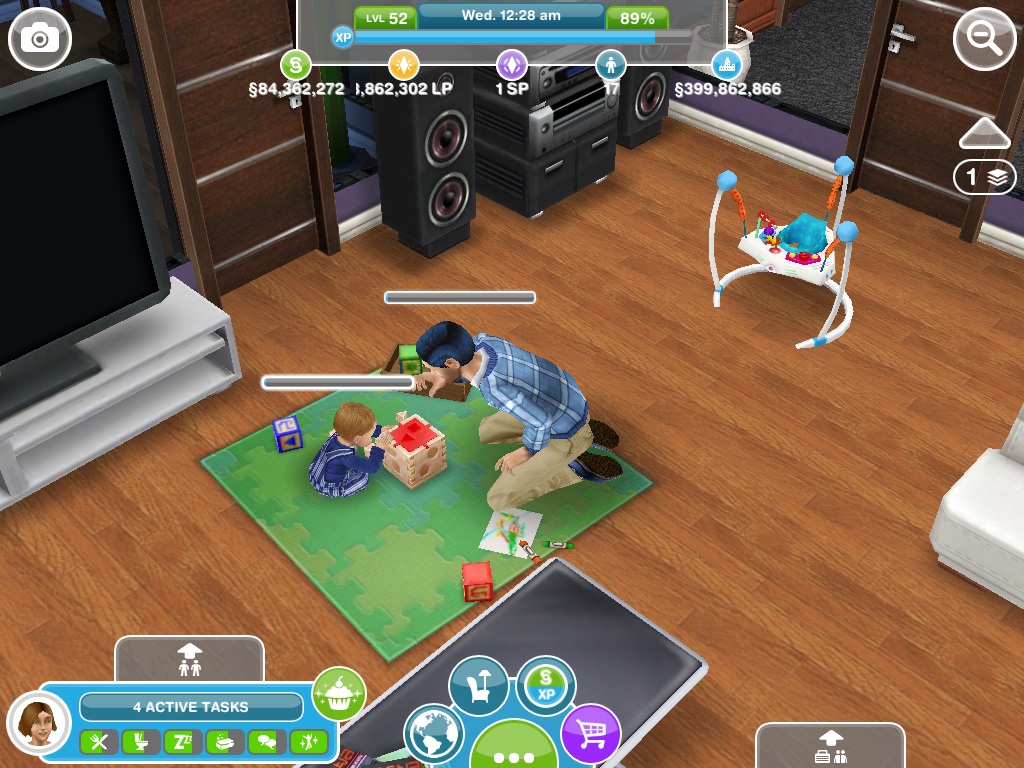Tap the orange Lifestyle Points icon
The height and width of the screenshot is (768, 1024).
click(403, 65)
